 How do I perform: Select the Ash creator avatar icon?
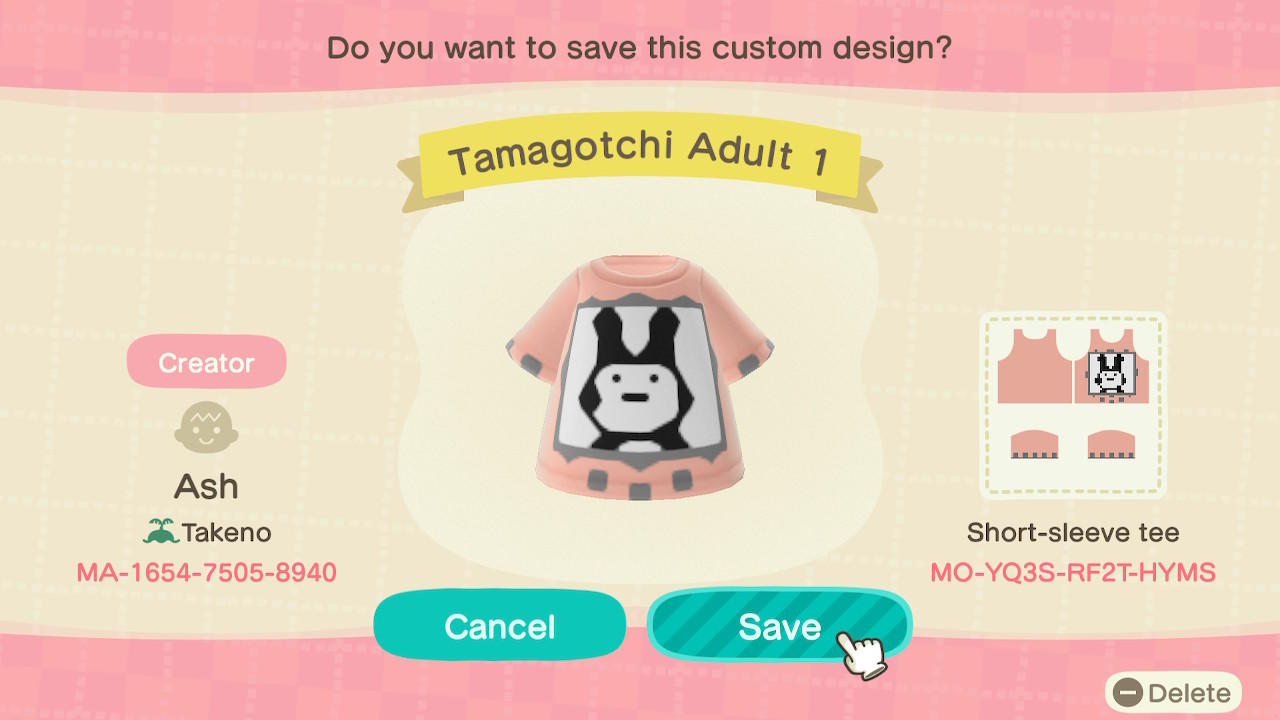point(206,424)
